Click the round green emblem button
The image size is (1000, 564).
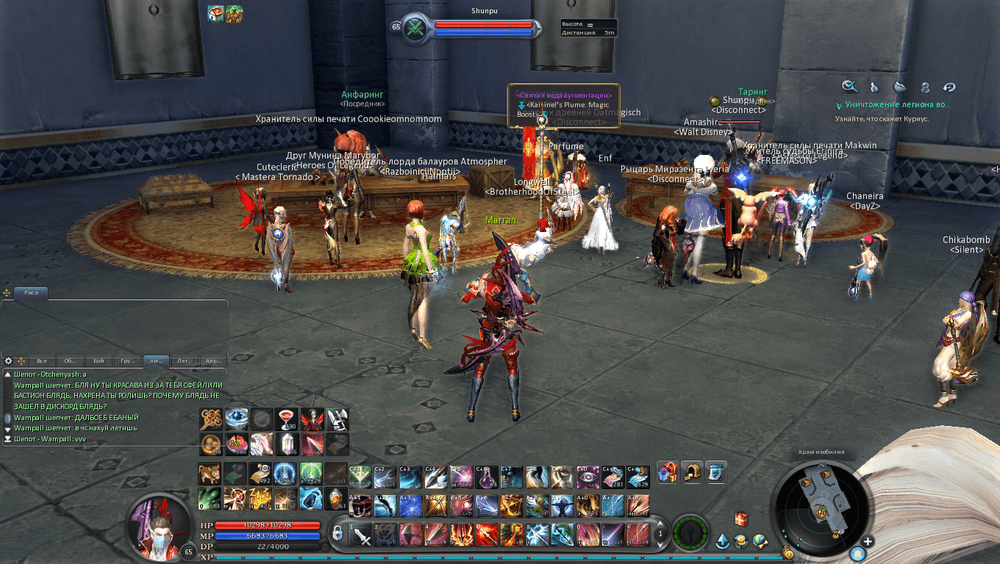[x=690, y=533]
